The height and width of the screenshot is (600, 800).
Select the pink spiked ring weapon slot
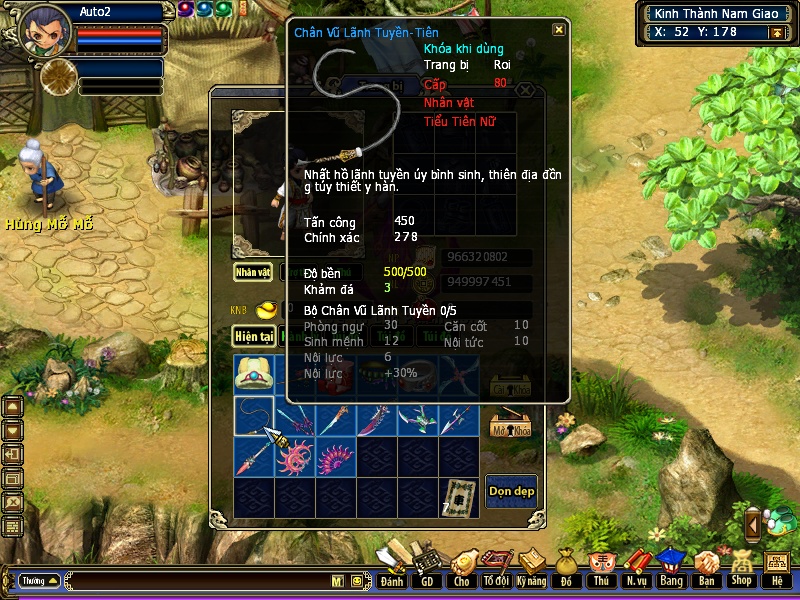[x=296, y=457]
